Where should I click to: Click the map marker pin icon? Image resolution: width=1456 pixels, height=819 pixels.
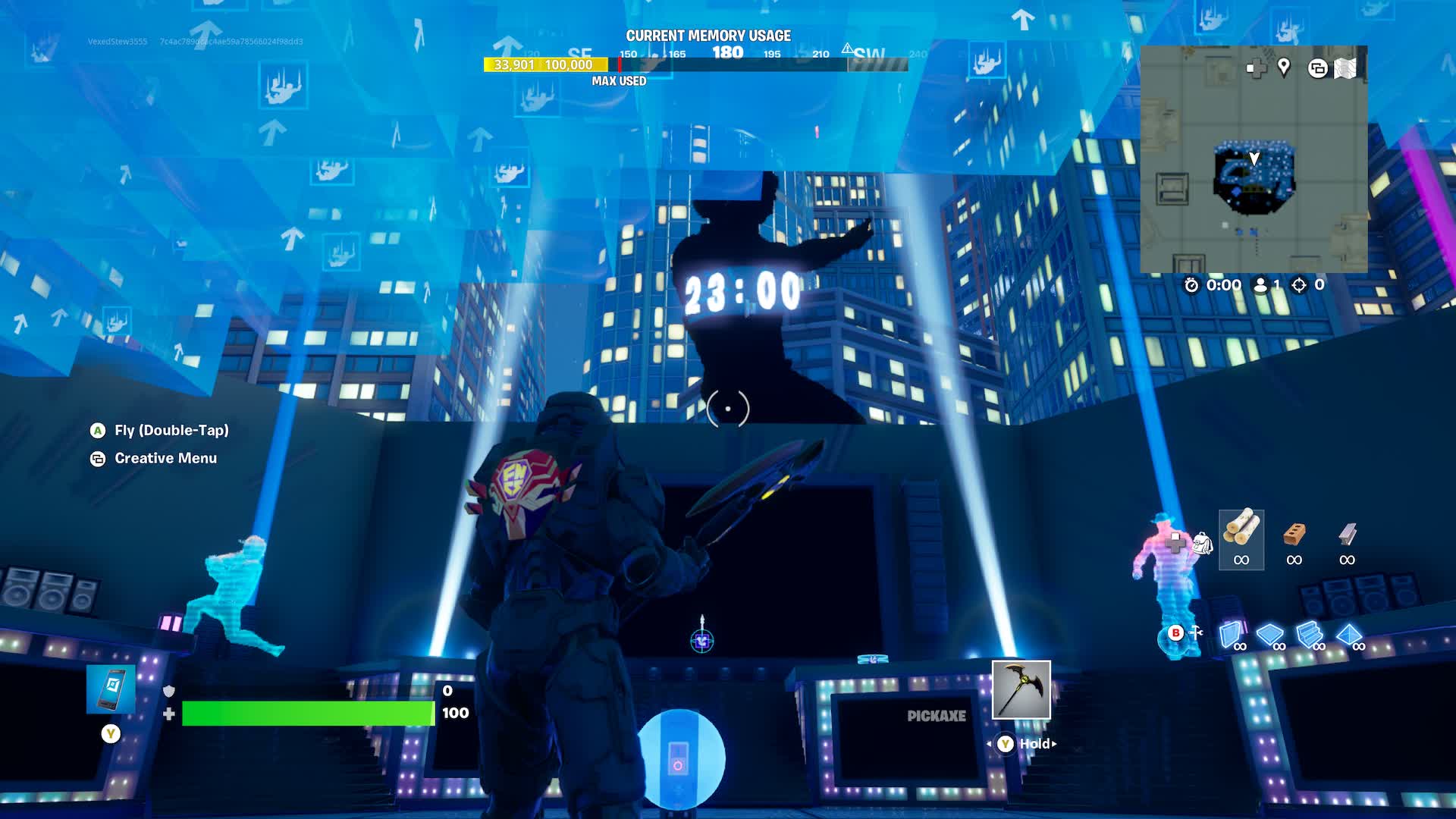coord(1284,67)
